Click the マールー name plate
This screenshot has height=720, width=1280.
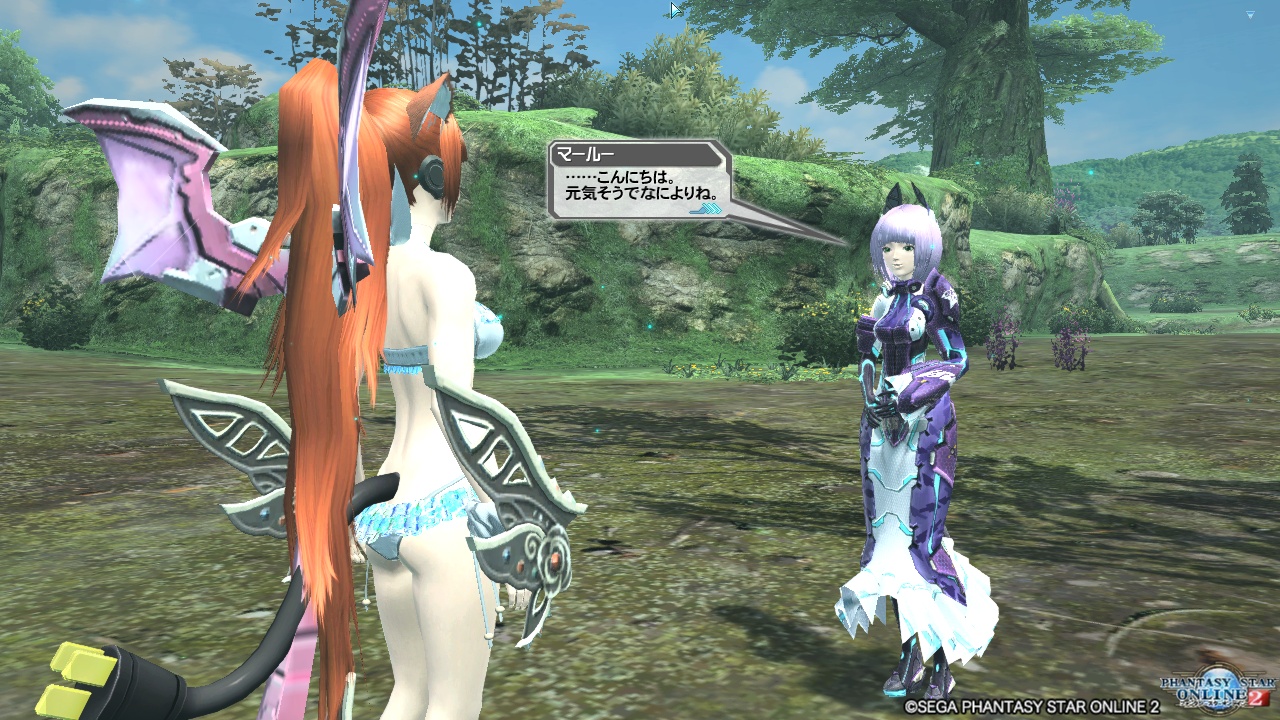[x=585, y=153]
